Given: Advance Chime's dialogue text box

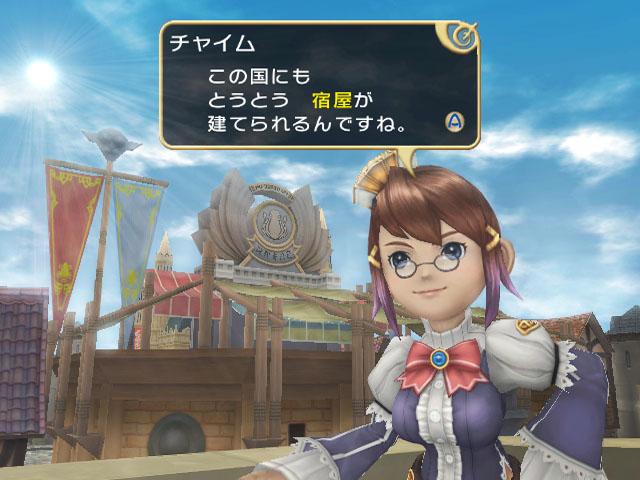Looking at the screenshot, I should click(x=454, y=122).
